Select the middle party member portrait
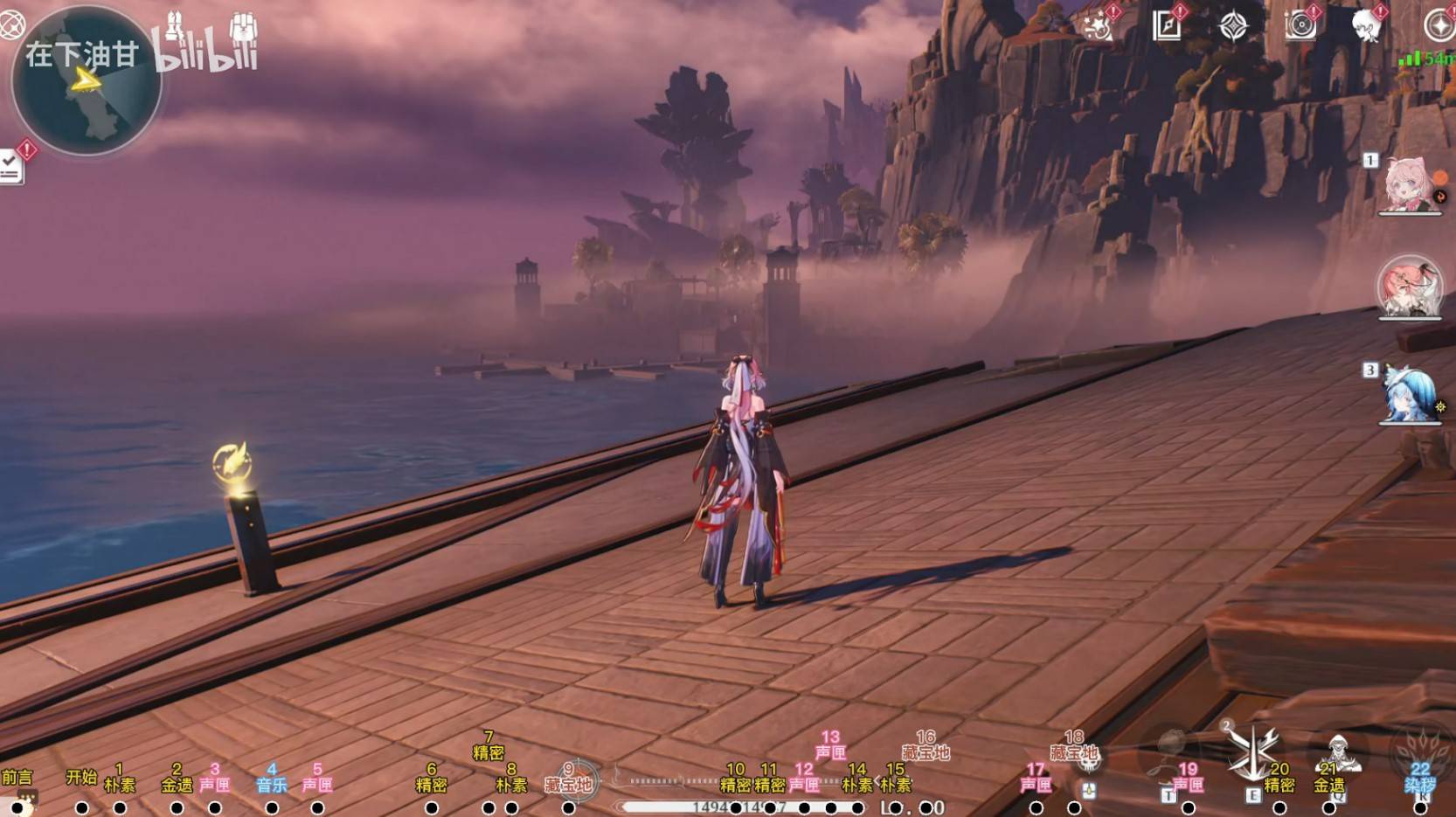Image resolution: width=1456 pixels, height=817 pixels. 1409,287
